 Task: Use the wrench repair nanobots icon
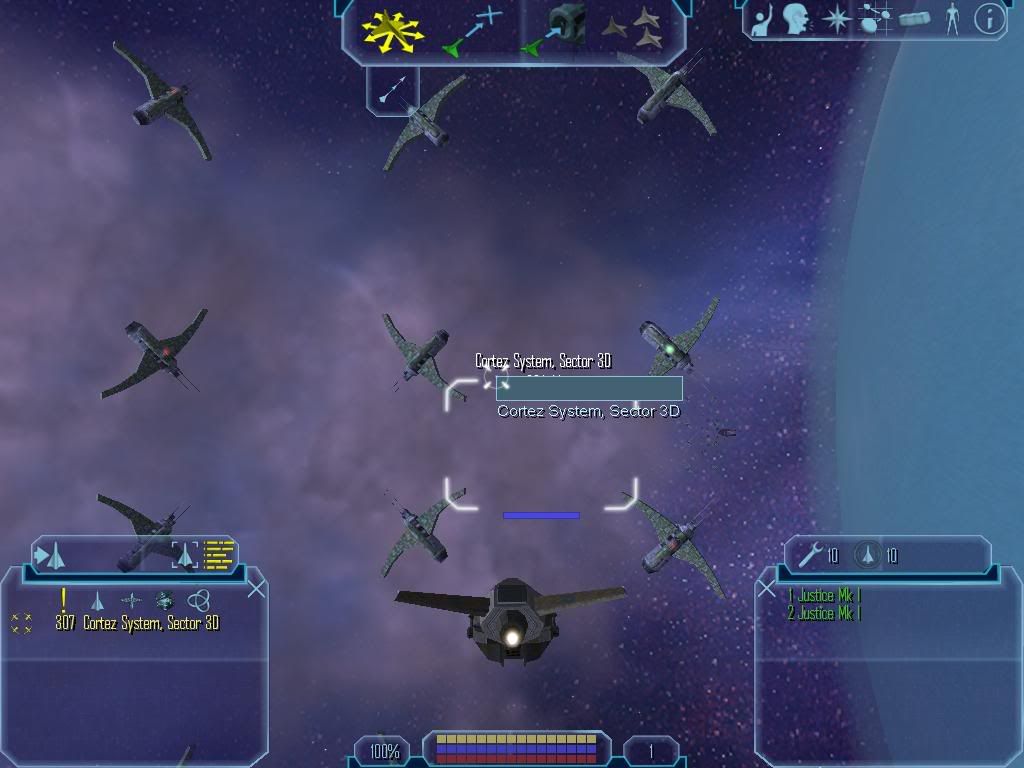(x=809, y=555)
